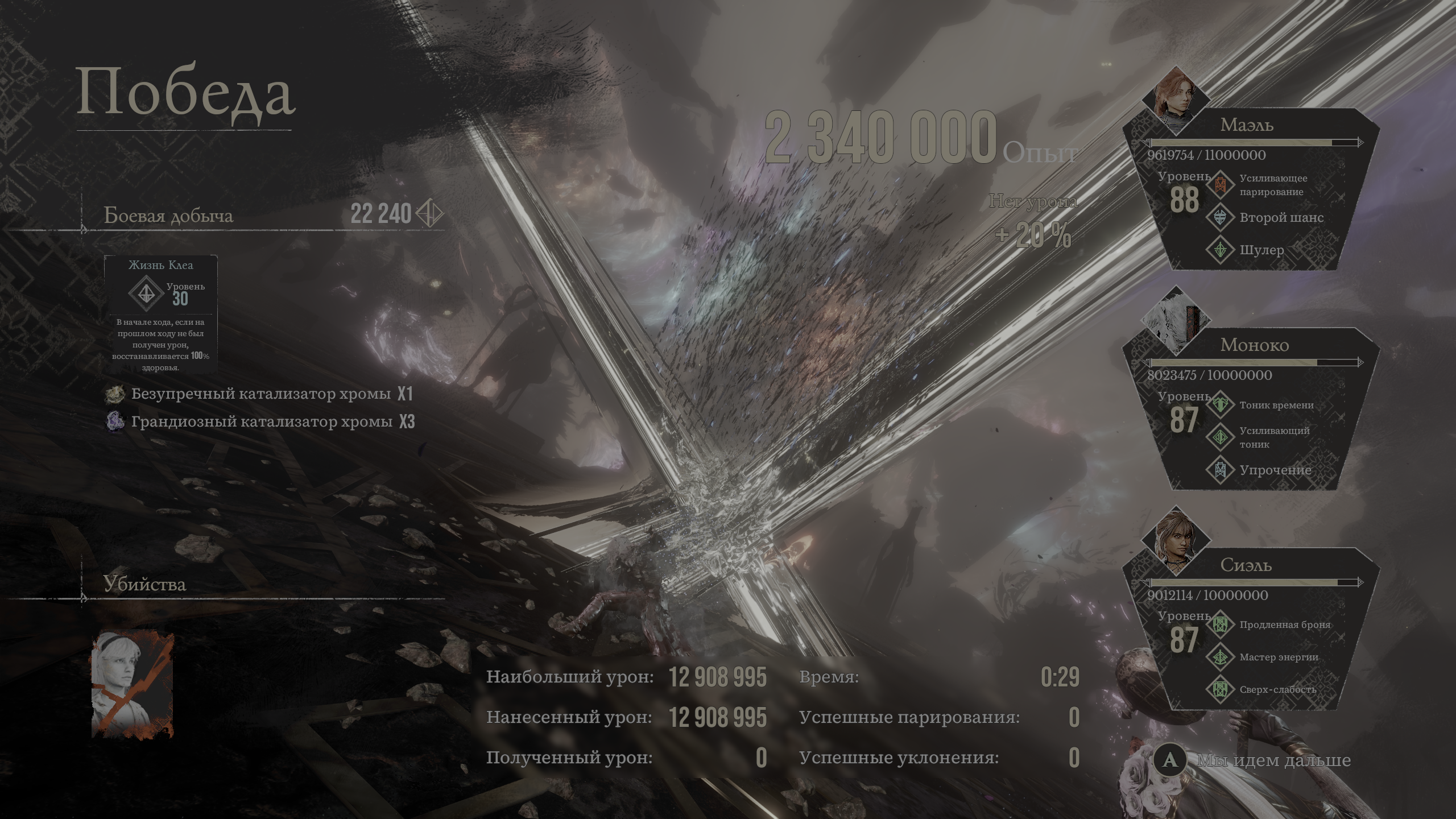
Task: Select the Продленная броня skill icon
Action: coord(1220,624)
